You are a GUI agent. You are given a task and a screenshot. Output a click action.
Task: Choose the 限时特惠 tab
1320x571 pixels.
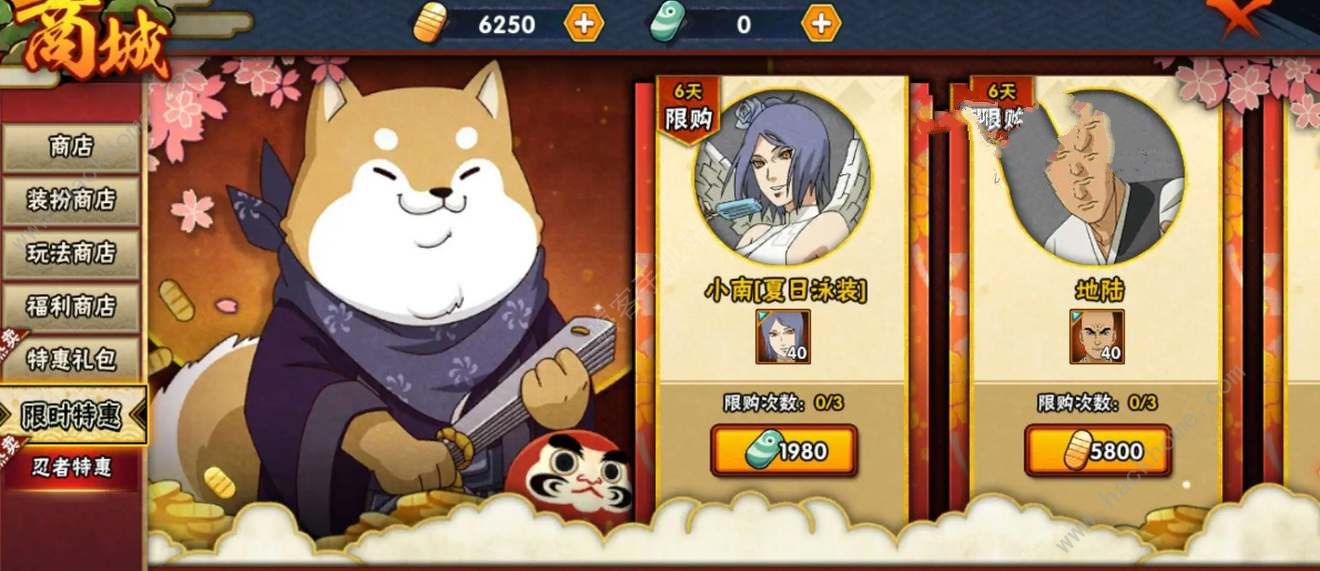pos(72,415)
